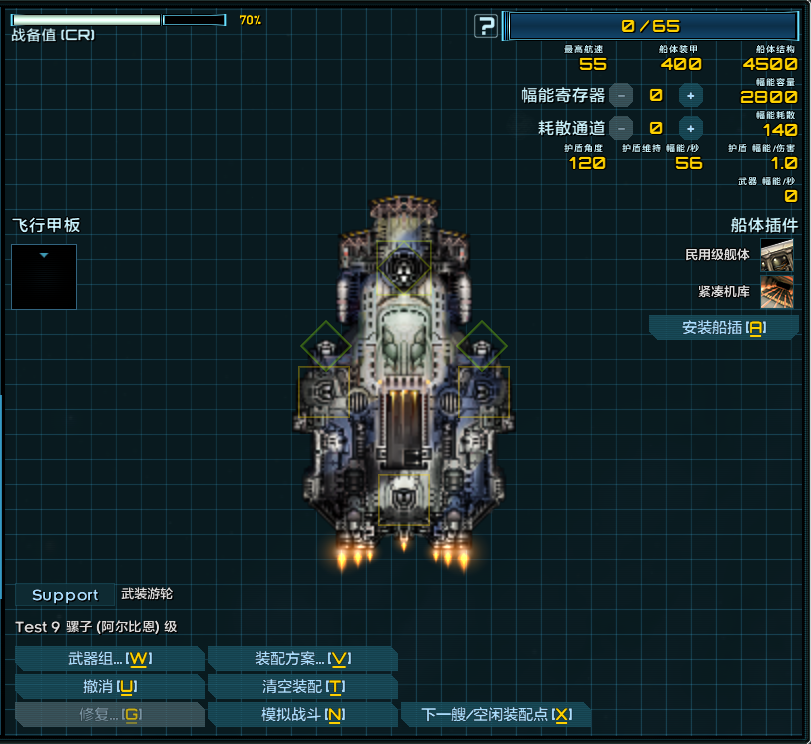
Task: Go to 下一艘/空闲装配点 next ship
Action: pos(496,714)
